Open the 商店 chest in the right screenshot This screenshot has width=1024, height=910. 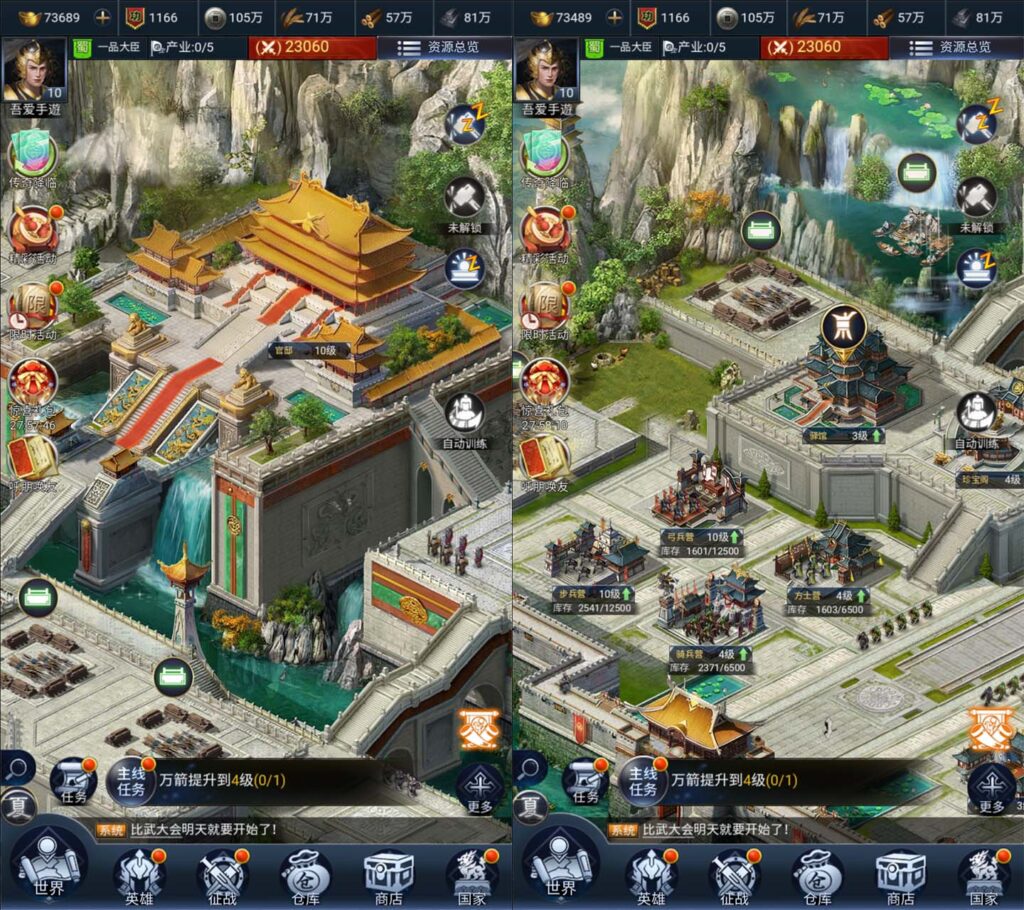tap(900, 875)
